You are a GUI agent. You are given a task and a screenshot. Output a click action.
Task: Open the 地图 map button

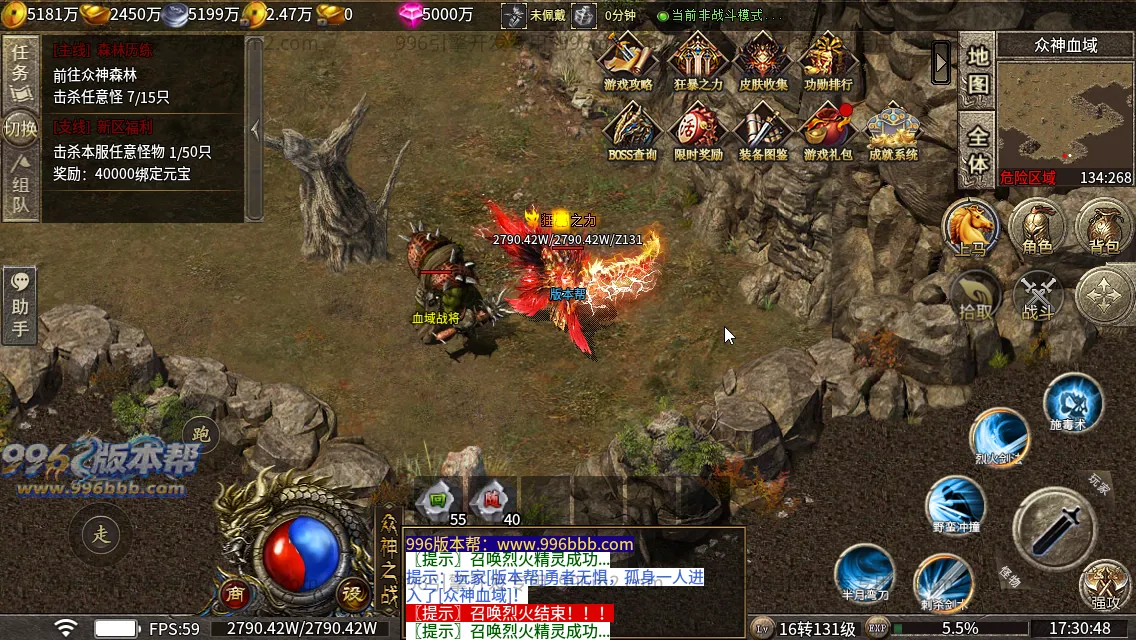pyautogui.click(x=977, y=70)
